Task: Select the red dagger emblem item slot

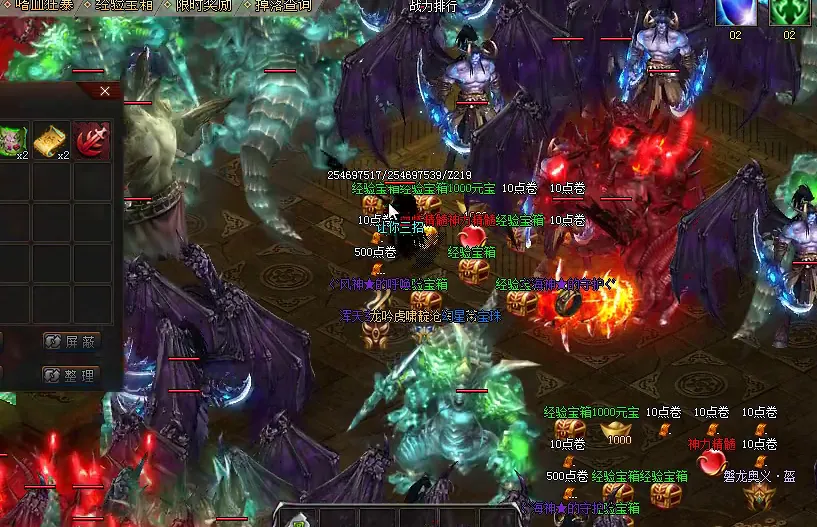Action: (91, 141)
